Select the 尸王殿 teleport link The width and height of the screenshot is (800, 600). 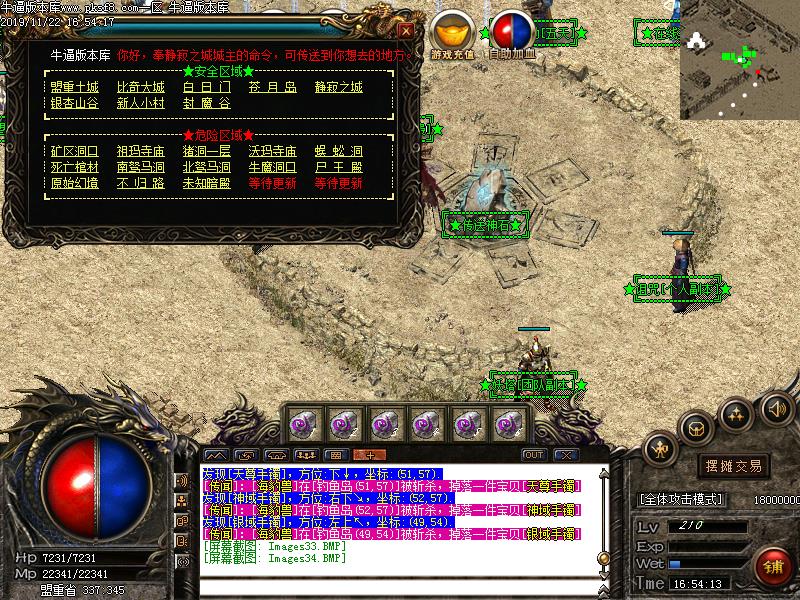point(338,167)
